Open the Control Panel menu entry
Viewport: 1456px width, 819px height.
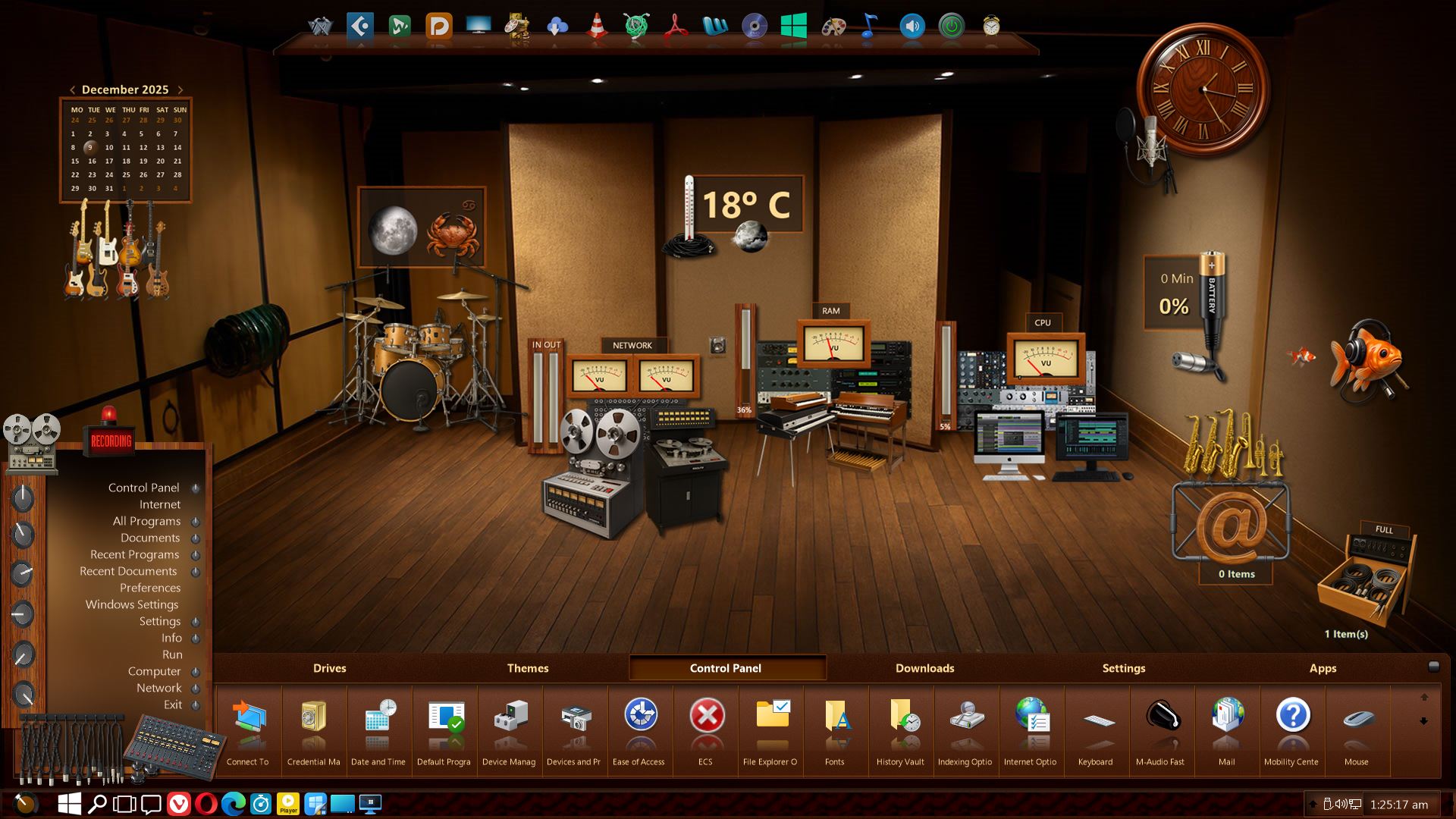tap(143, 488)
